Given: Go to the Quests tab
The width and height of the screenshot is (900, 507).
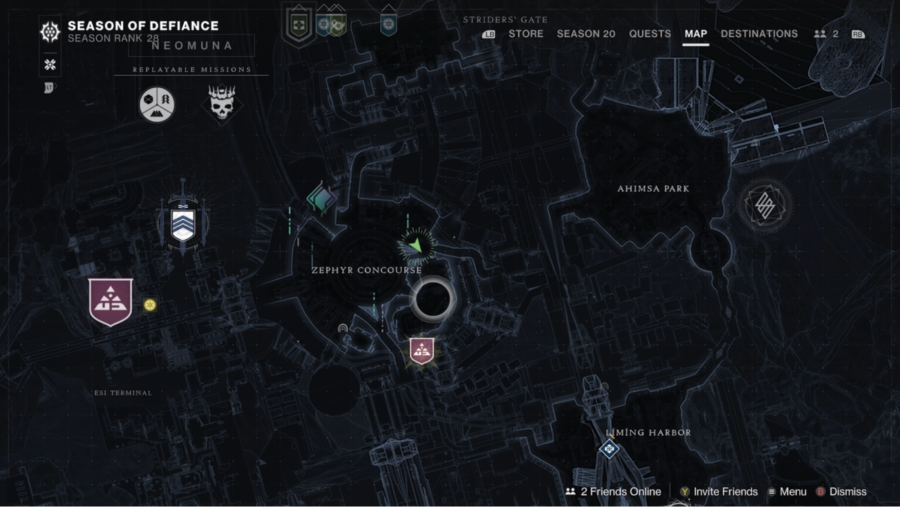Looking at the screenshot, I should (650, 34).
